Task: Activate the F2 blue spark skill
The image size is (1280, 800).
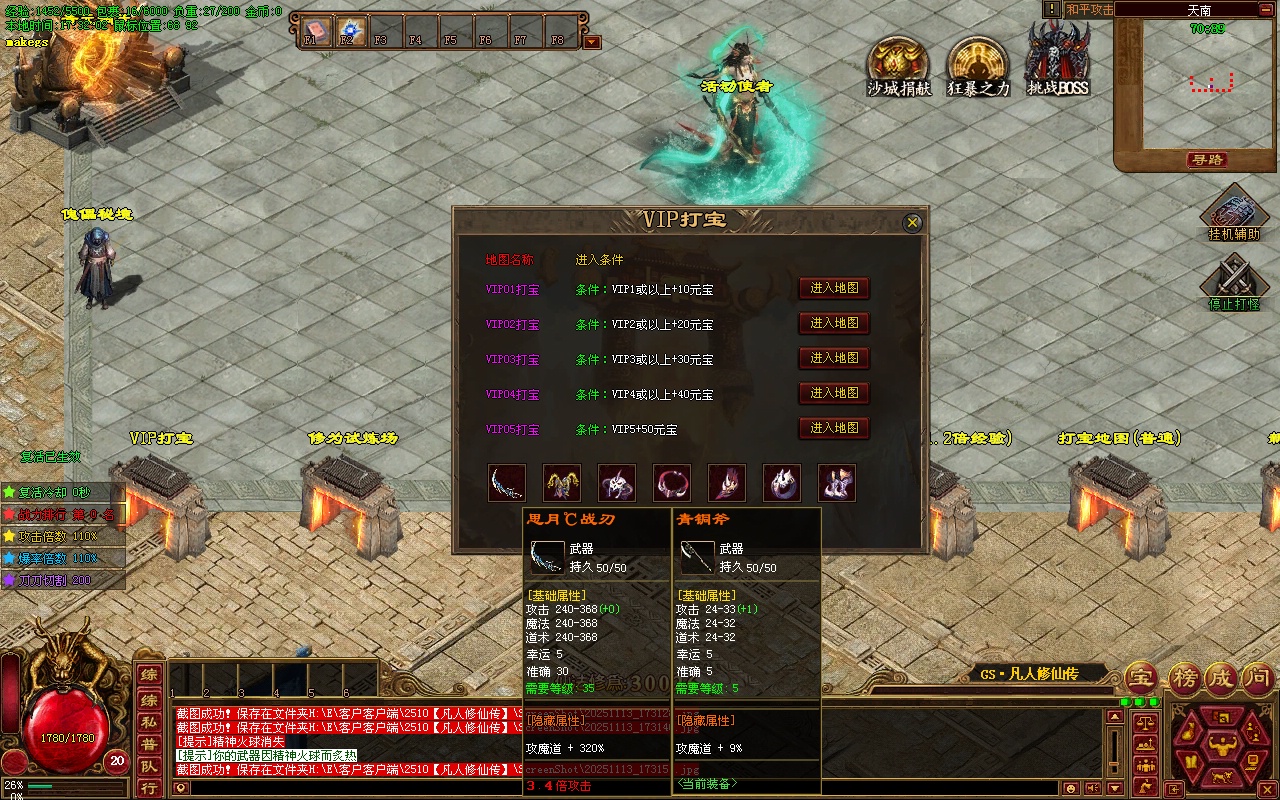Action: [x=350, y=29]
